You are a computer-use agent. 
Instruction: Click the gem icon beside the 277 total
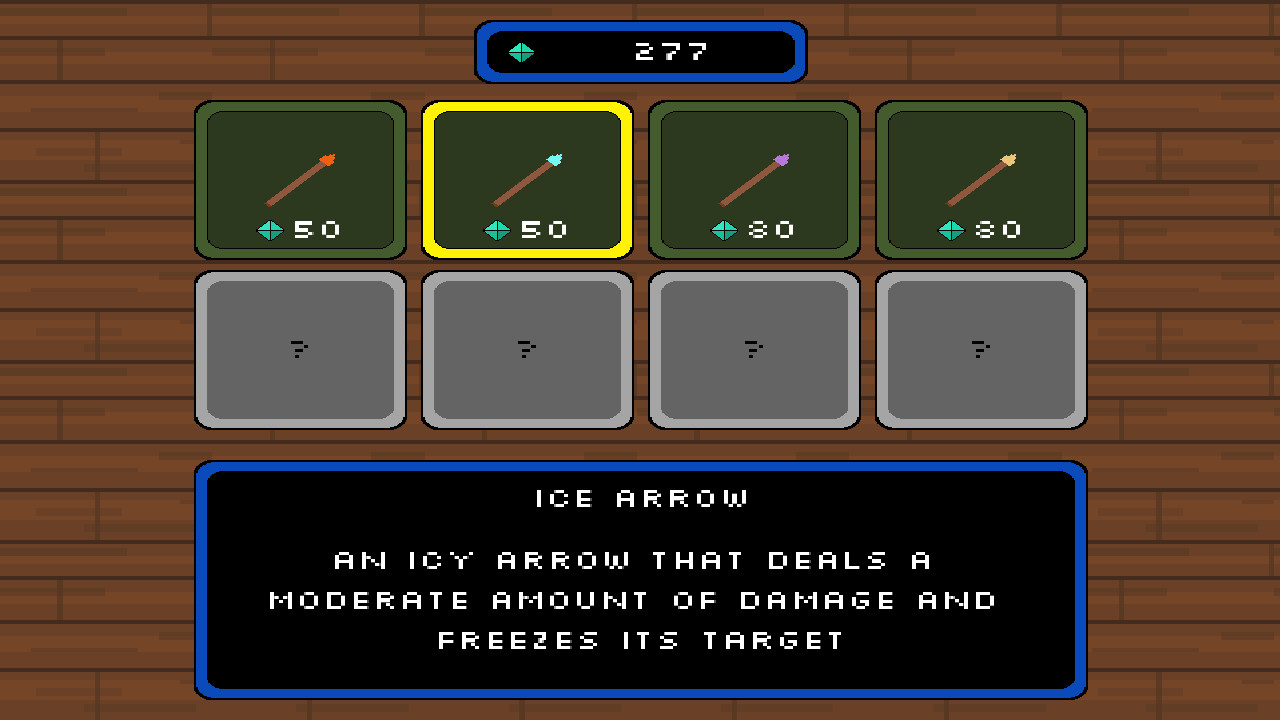(521, 52)
